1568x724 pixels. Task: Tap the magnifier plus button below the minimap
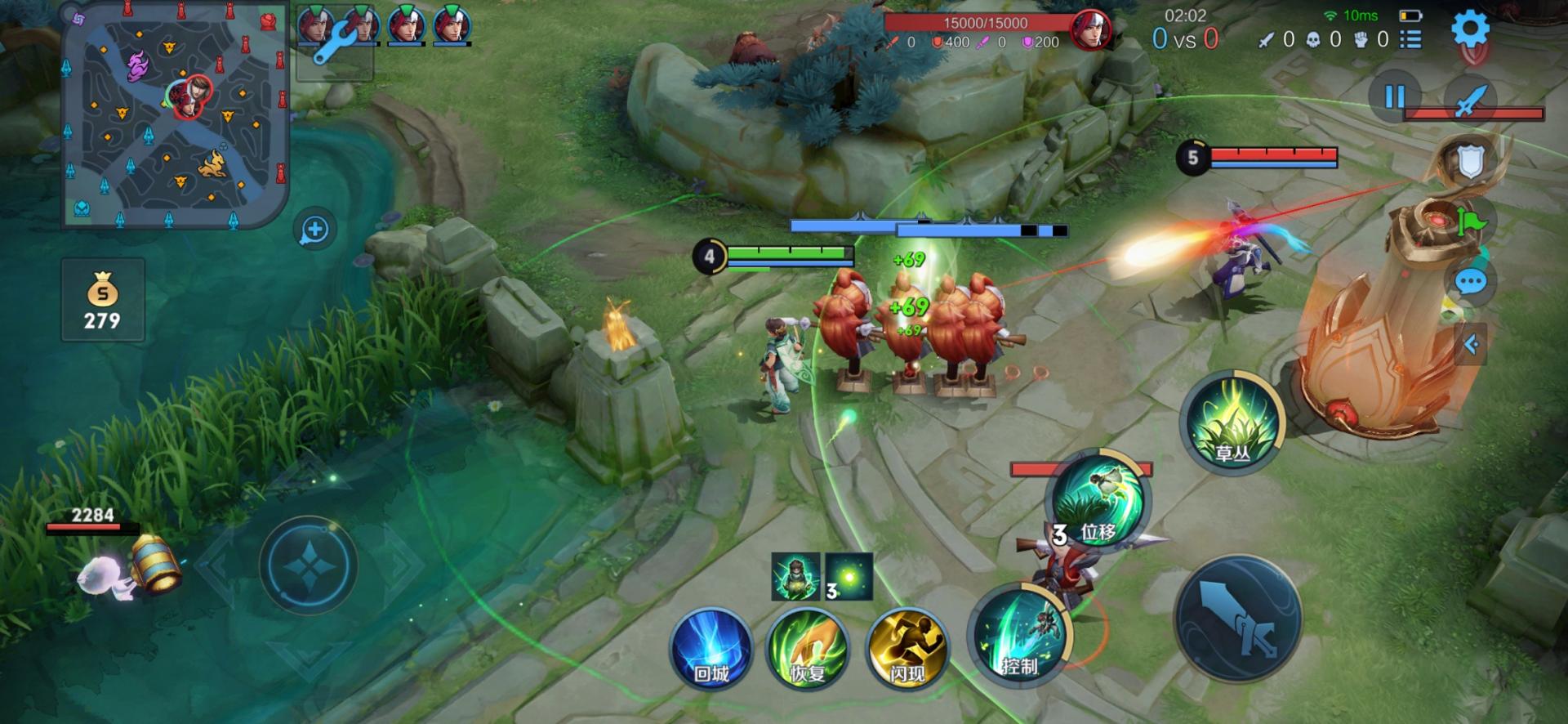click(x=315, y=230)
